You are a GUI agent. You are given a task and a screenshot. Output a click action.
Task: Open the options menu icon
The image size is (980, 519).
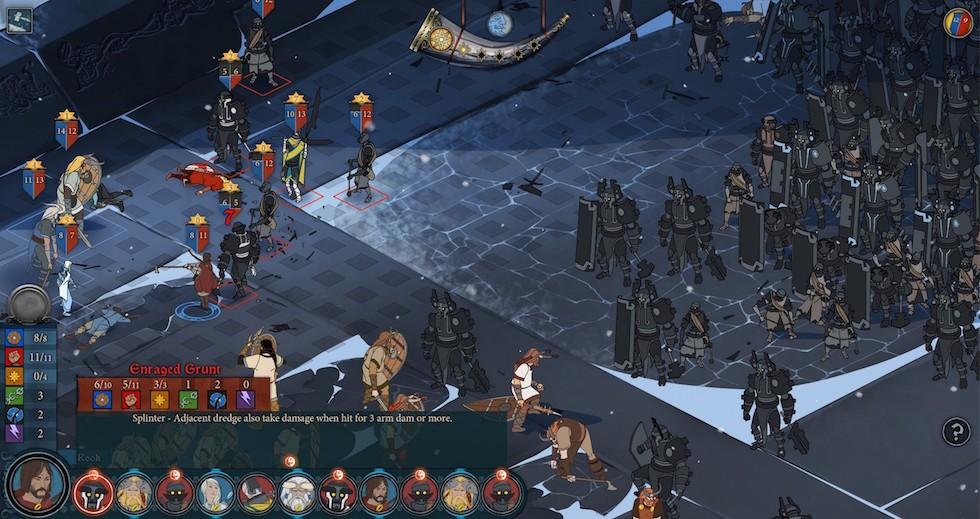[18, 20]
